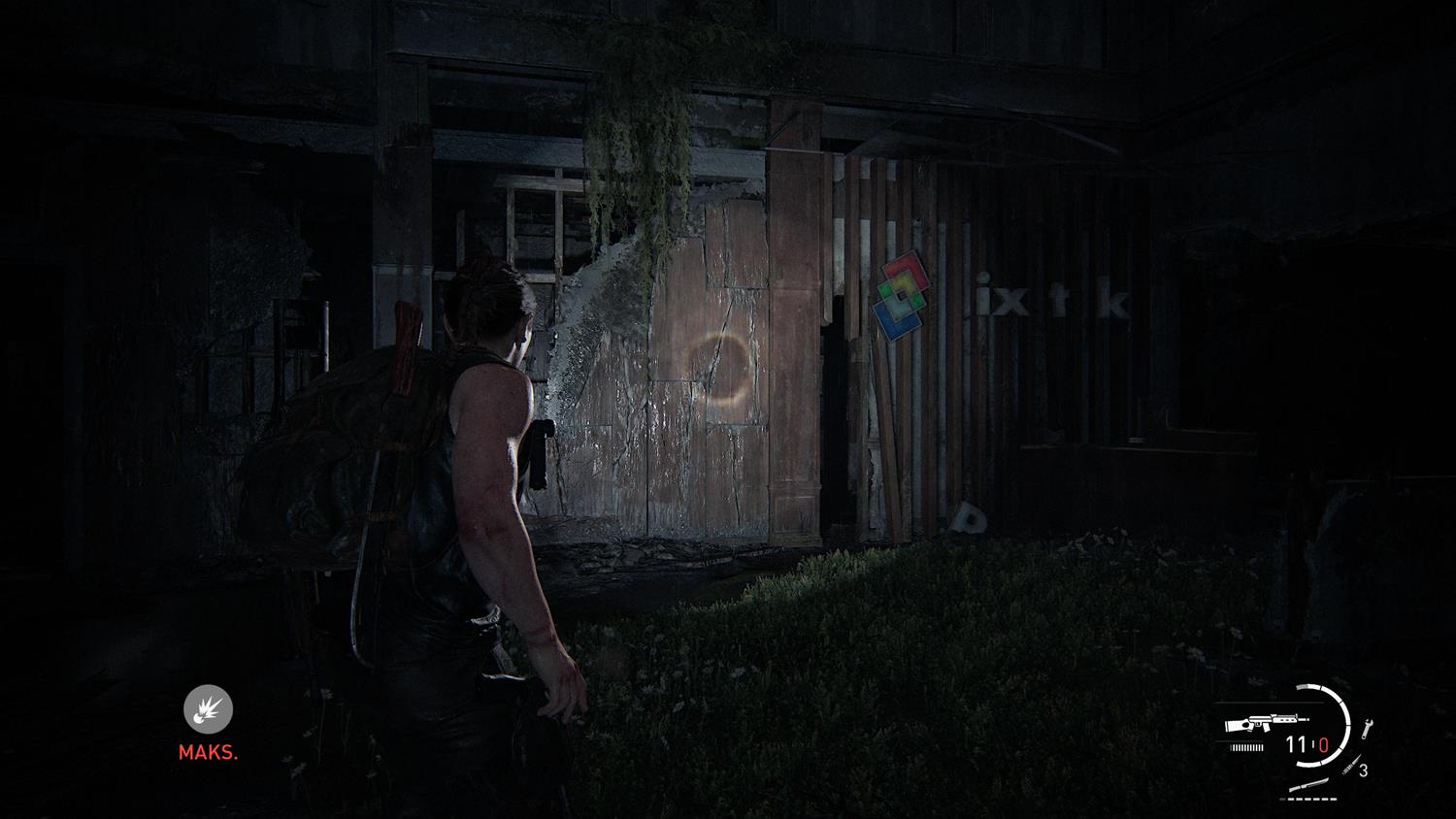
Task: Click the weapon durability bar under the rifle
Action: 1246,745
